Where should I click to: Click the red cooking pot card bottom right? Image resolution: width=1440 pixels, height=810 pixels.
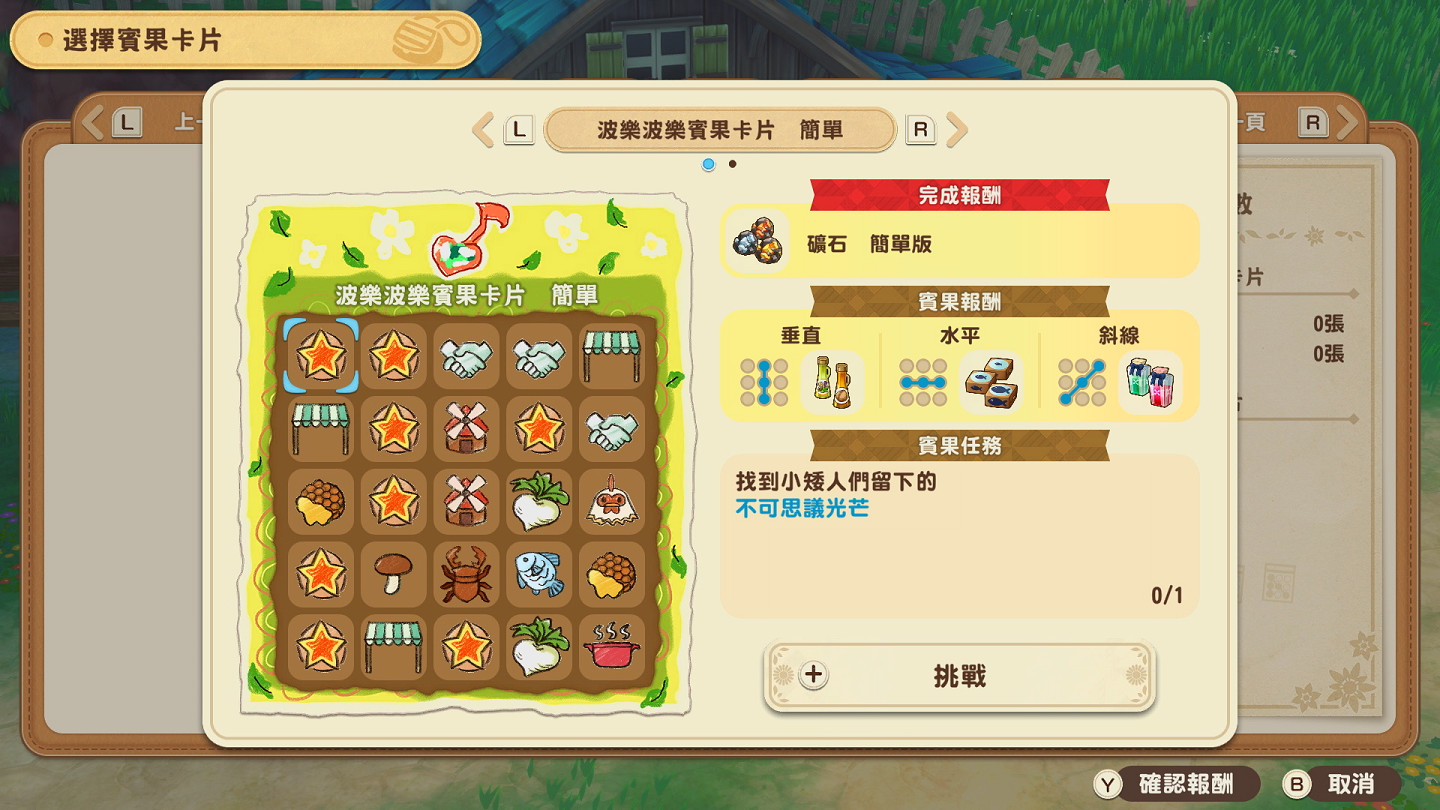click(x=613, y=648)
